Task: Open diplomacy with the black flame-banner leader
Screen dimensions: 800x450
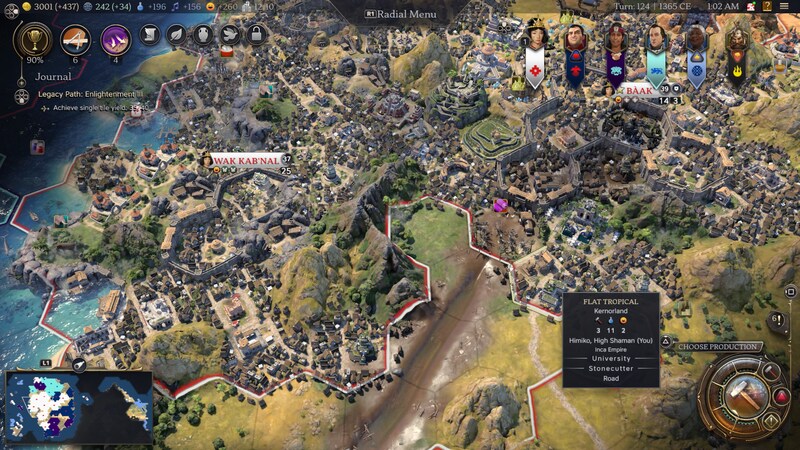Action: [x=737, y=42]
